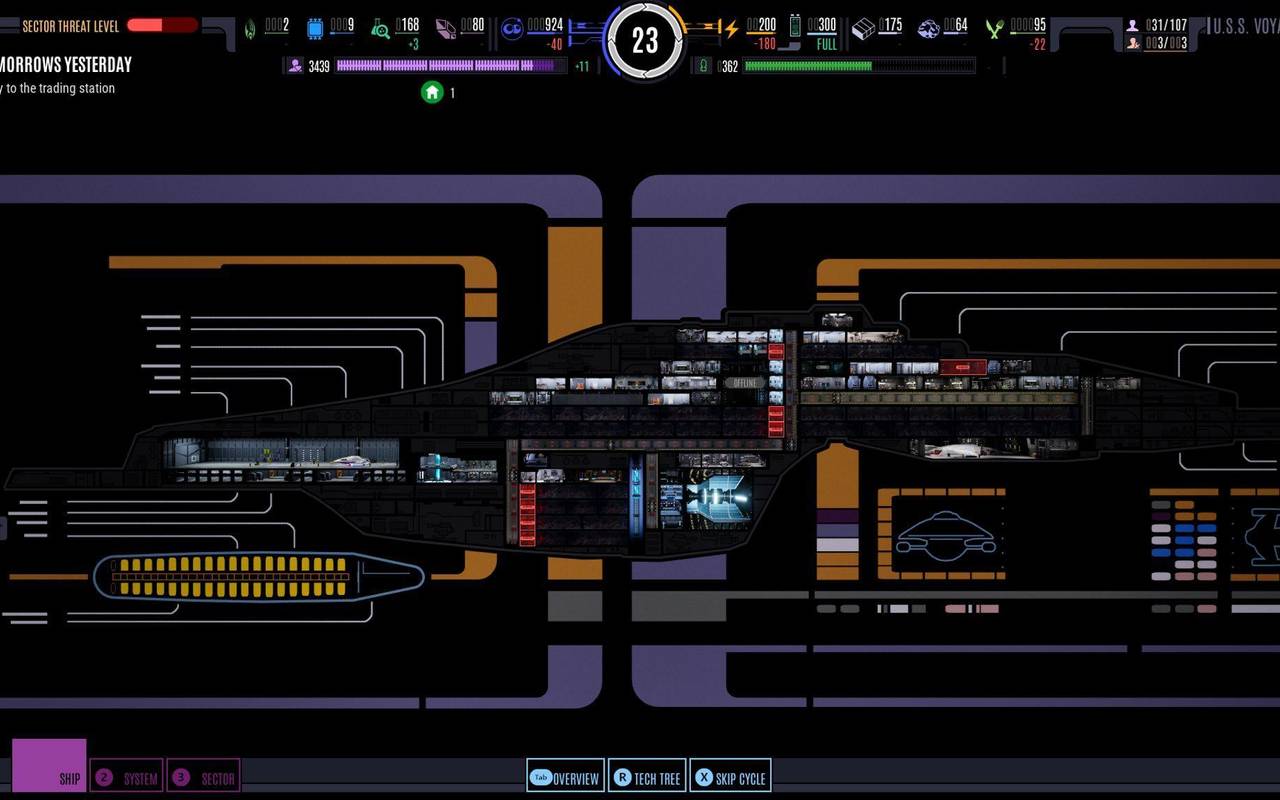1280x800 pixels.
Task: Click the battery icon marked FULL
Action: [793, 25]
